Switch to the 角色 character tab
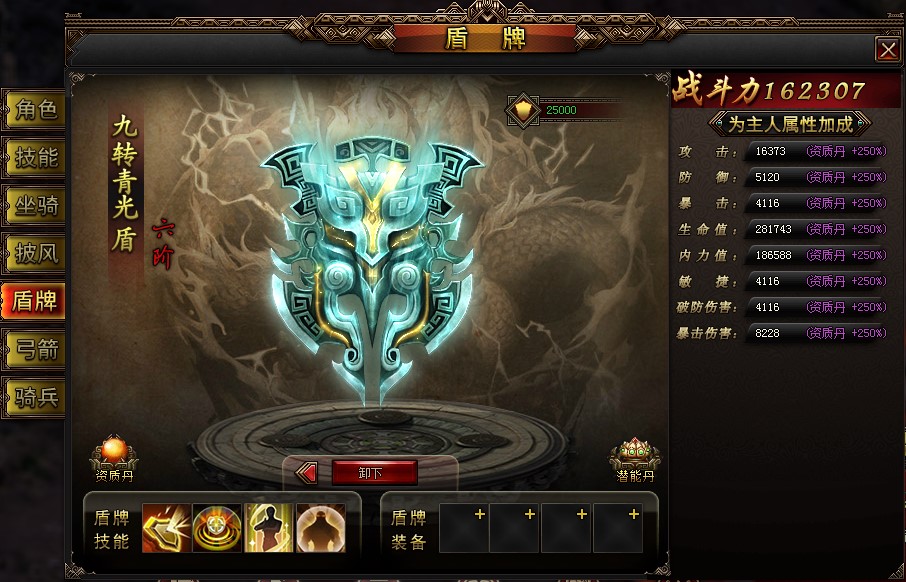 (x=35, y=109)
